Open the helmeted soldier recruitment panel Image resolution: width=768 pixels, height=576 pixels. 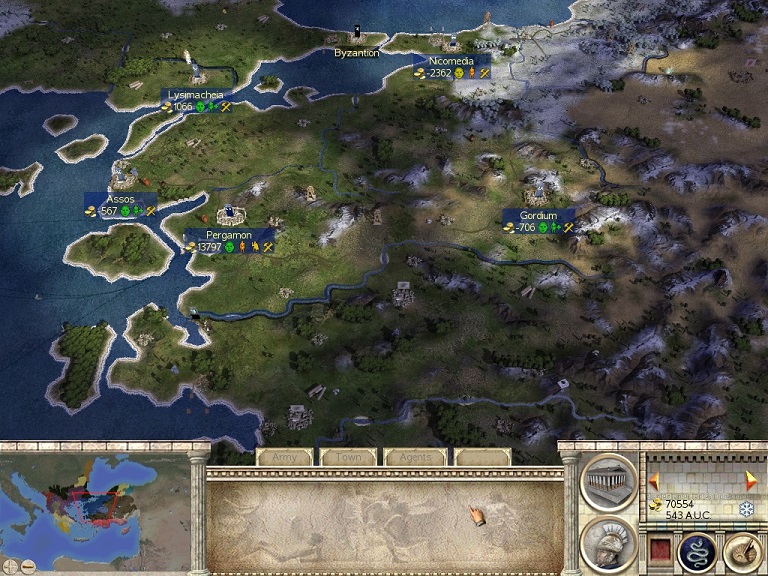point(608,545)
